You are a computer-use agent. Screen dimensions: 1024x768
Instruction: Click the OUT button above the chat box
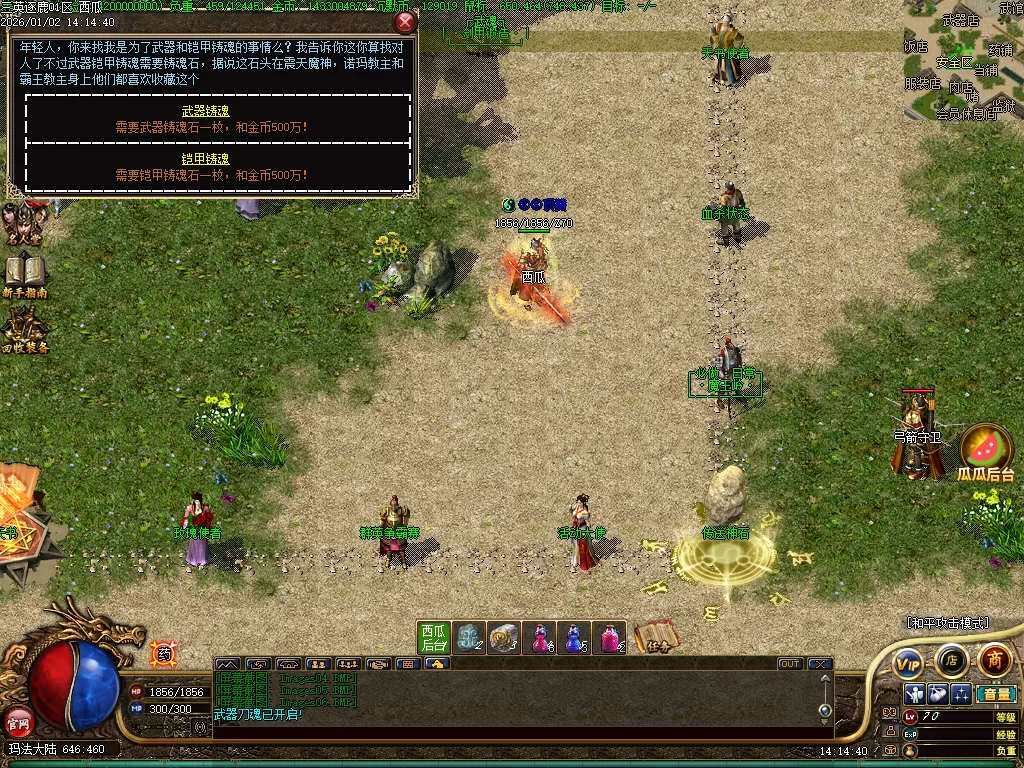pyautogui.click(x=790, y=663)
